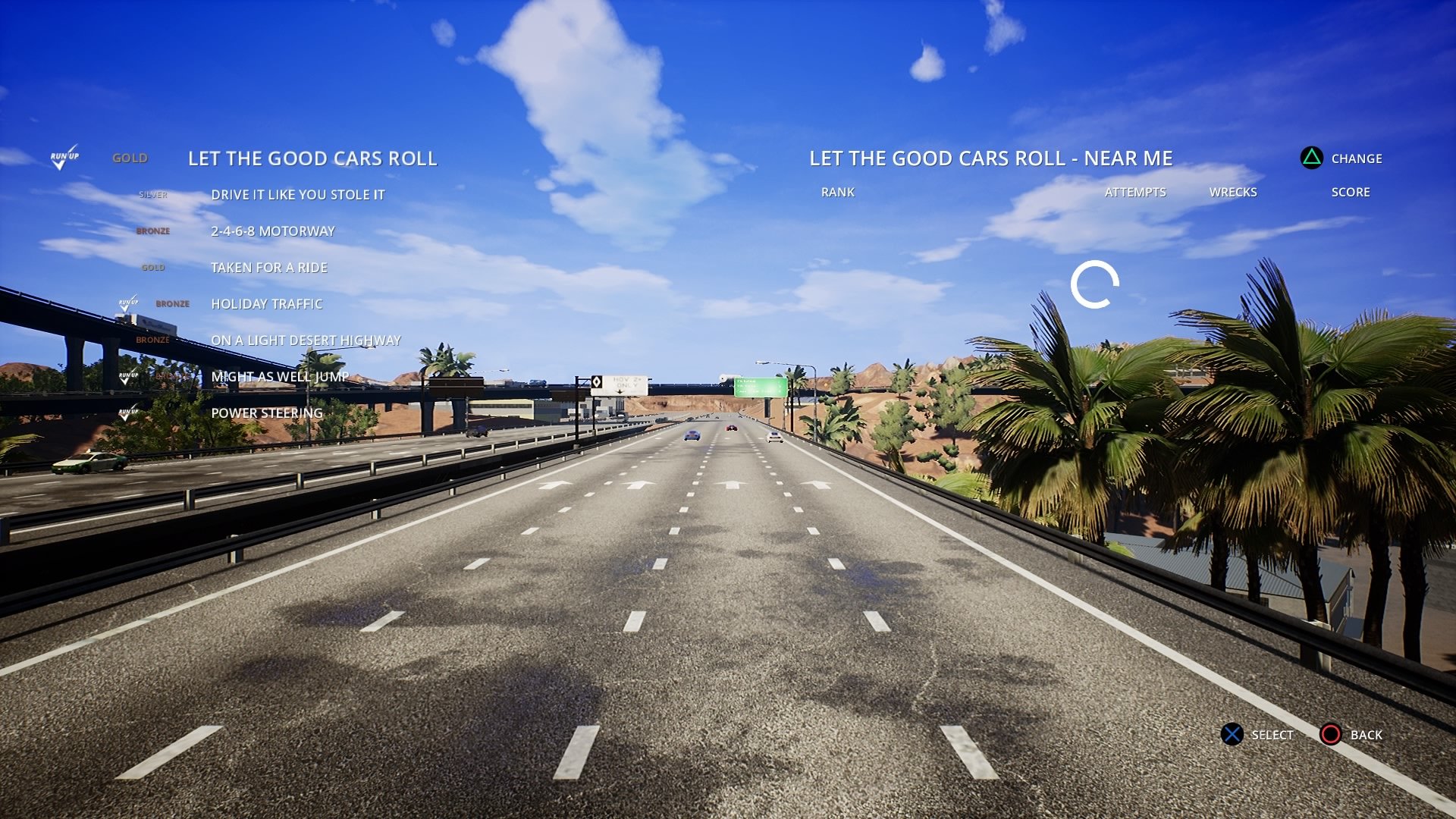Click the RUN UP badge beside Holiday Traffic
Image resolution: width=1456 pixels, height=819 pixels.
click(127, 302)
